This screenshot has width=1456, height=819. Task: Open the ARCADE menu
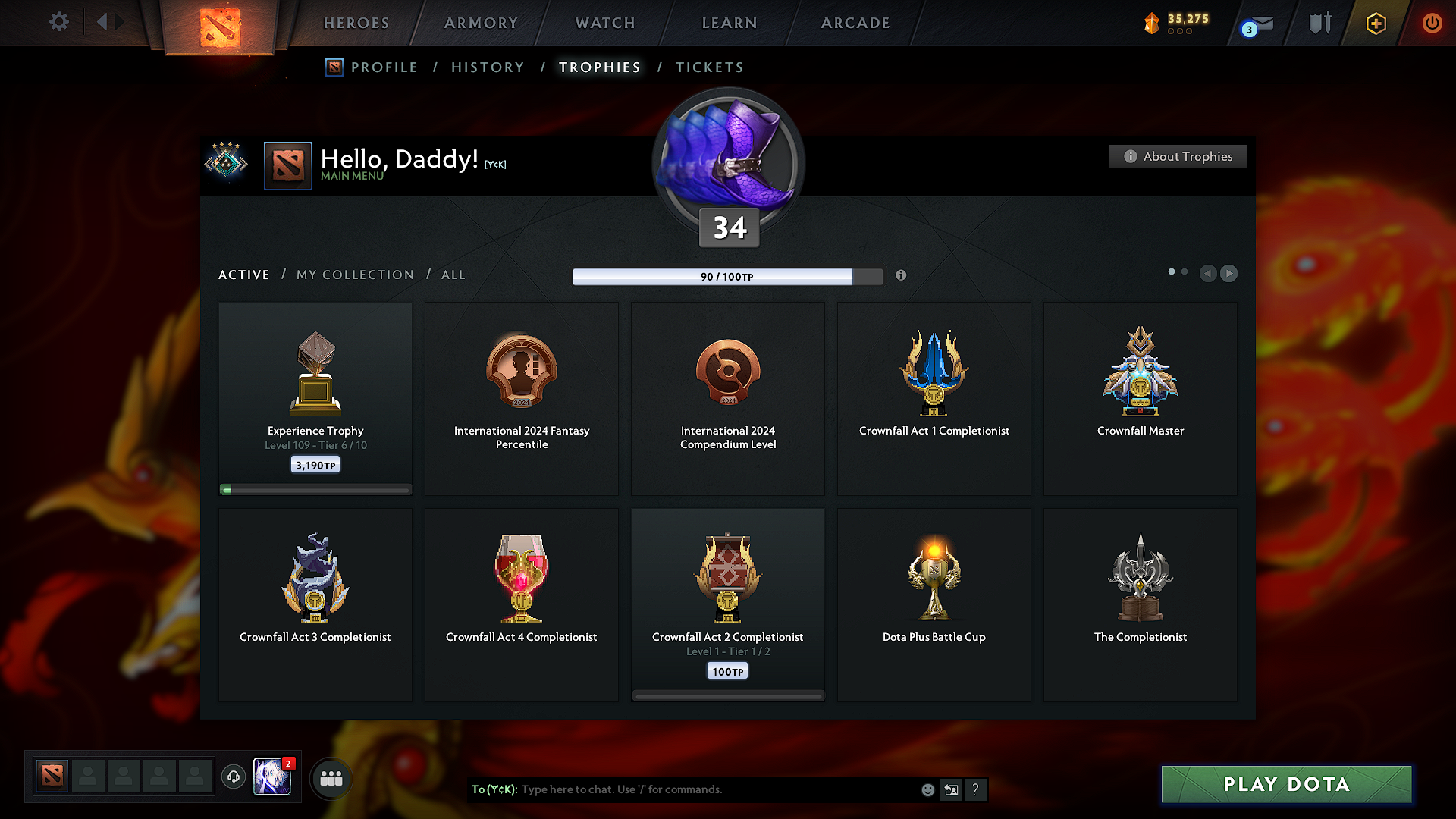855,23
